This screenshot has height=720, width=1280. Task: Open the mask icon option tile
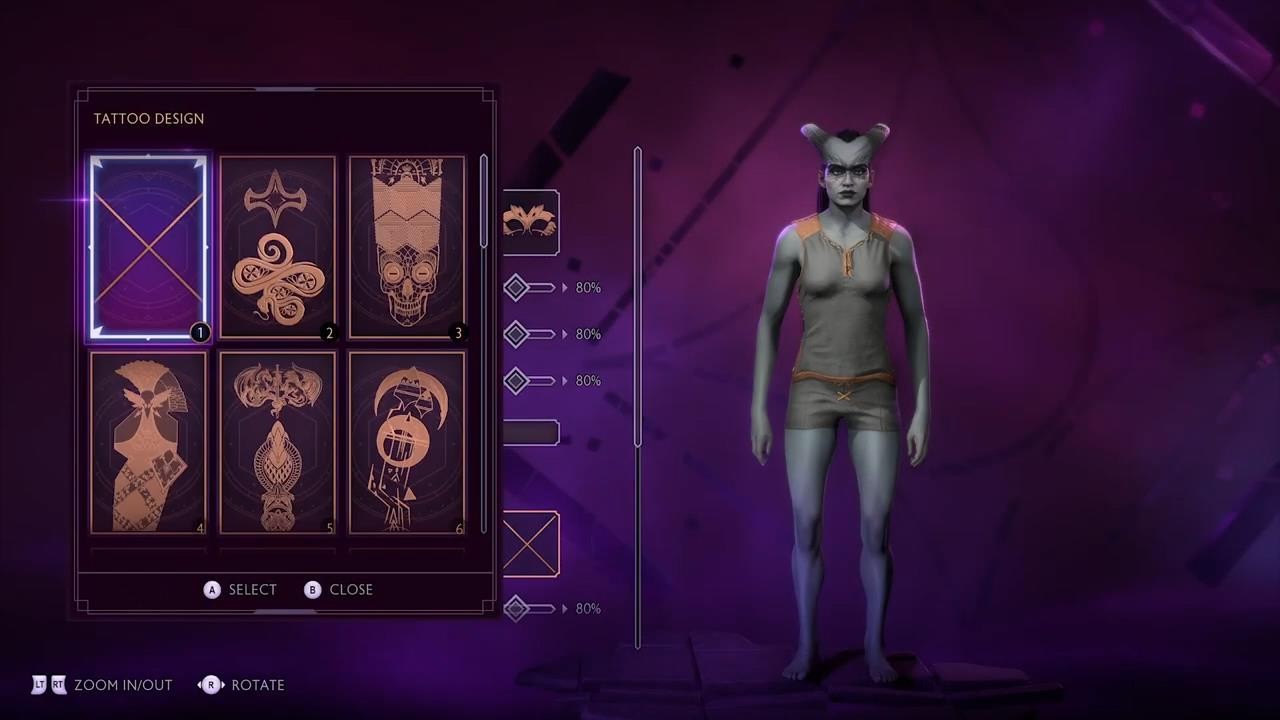tap(531, 222)
